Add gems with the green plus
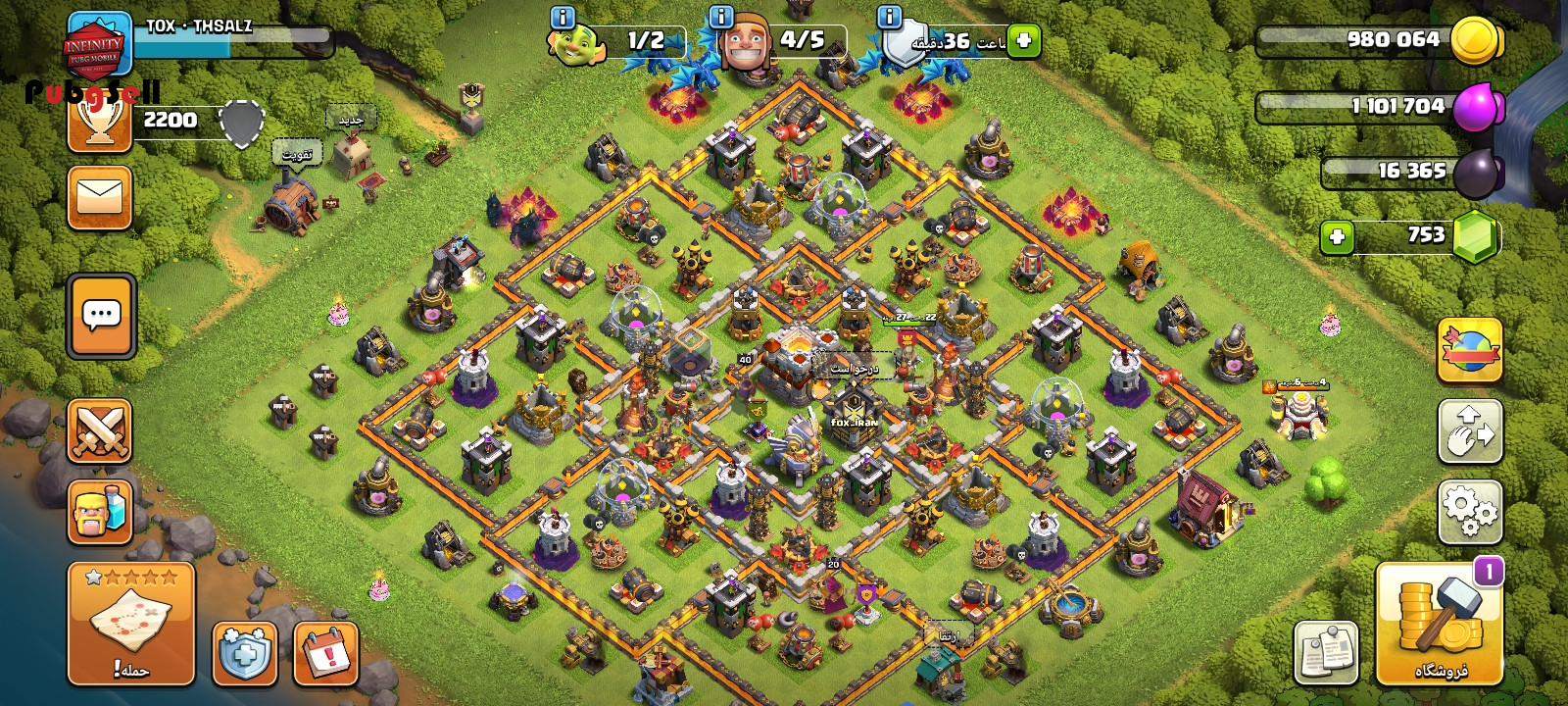 (1337, 236)
